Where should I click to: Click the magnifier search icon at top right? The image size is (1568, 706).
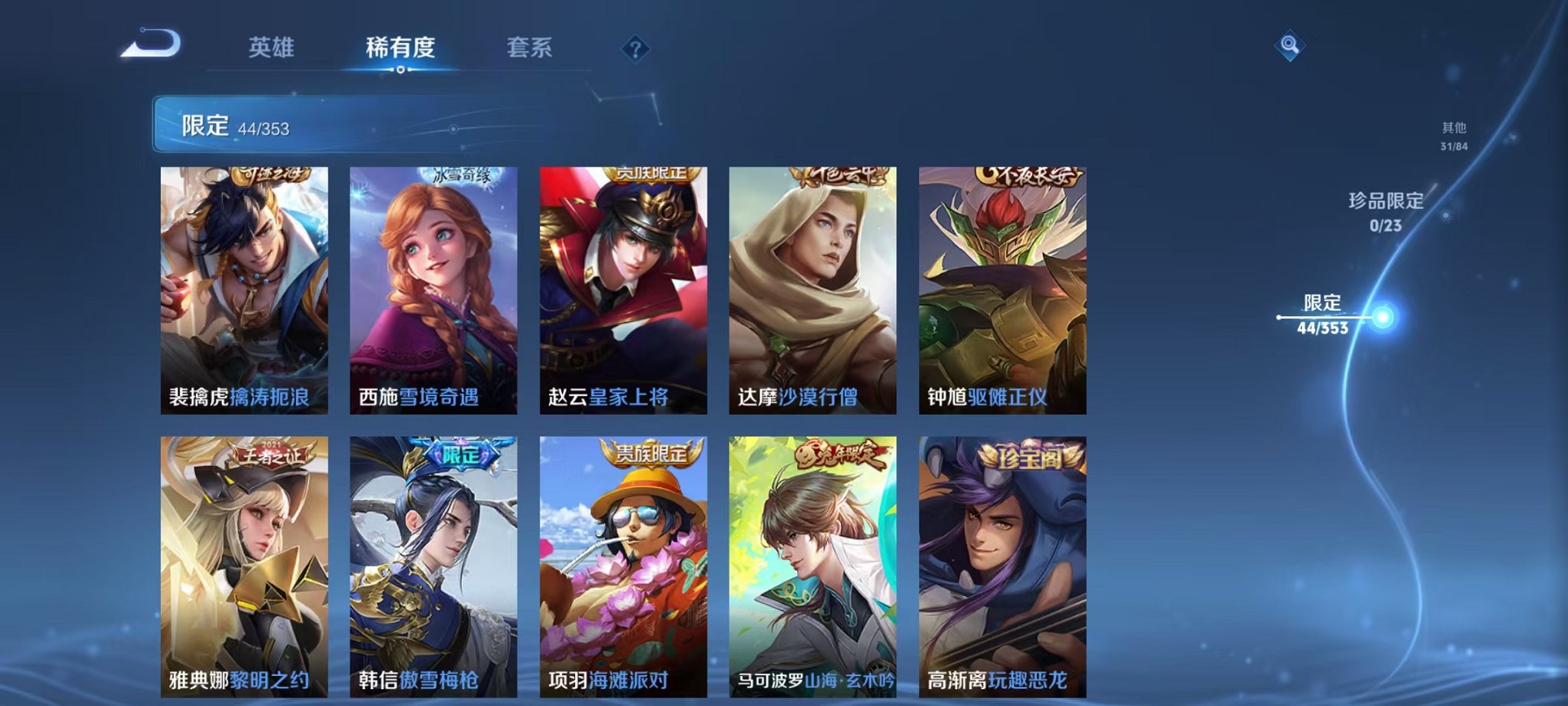coord(1288,45)
